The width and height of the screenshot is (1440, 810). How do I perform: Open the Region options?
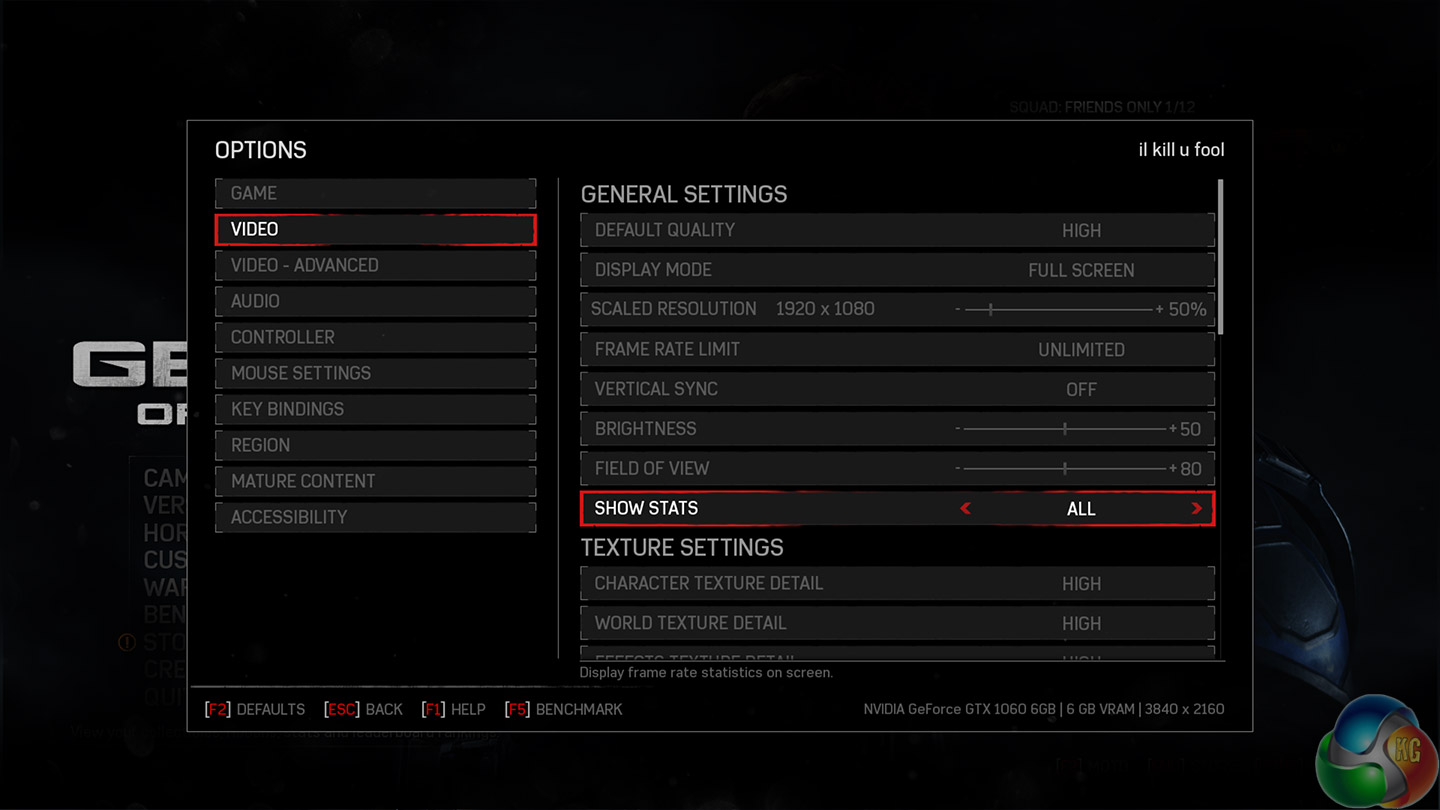coord(375,445)
